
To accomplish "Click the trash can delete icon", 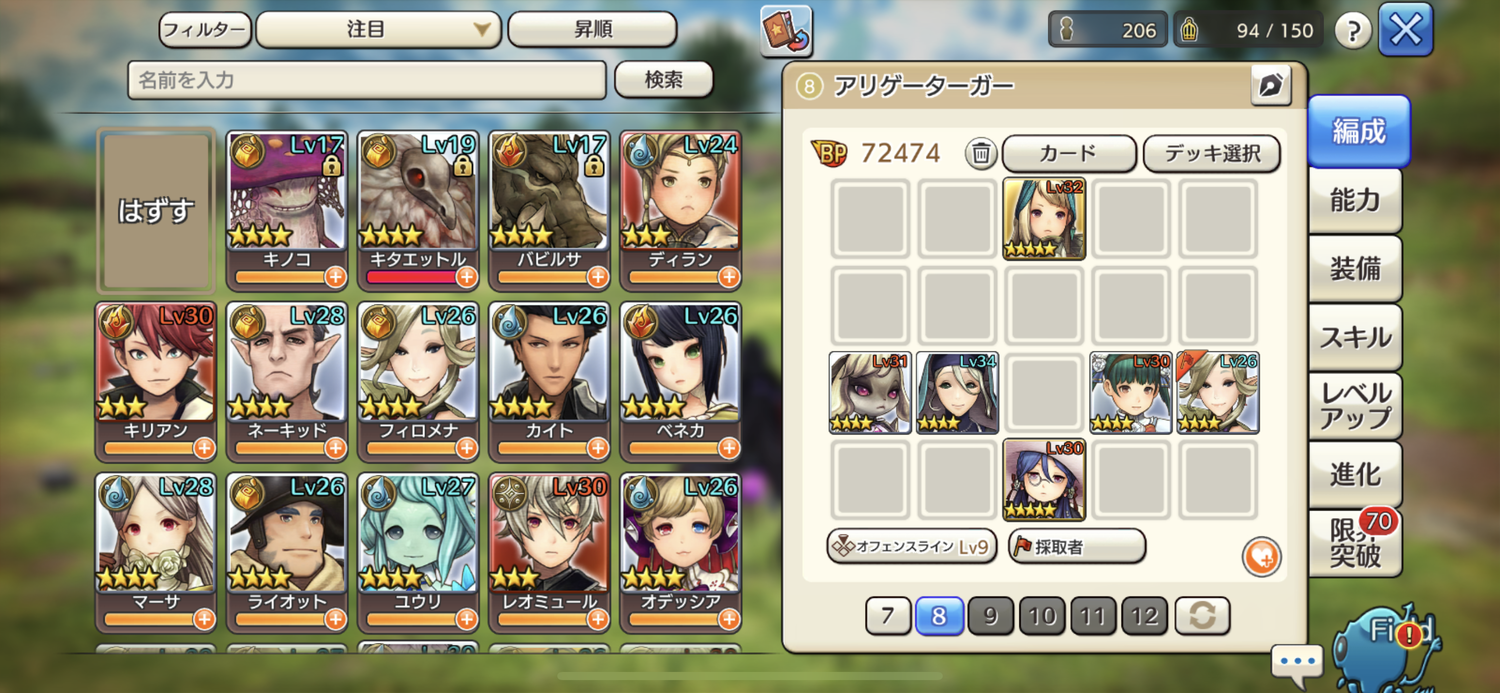I will [981, 154].
